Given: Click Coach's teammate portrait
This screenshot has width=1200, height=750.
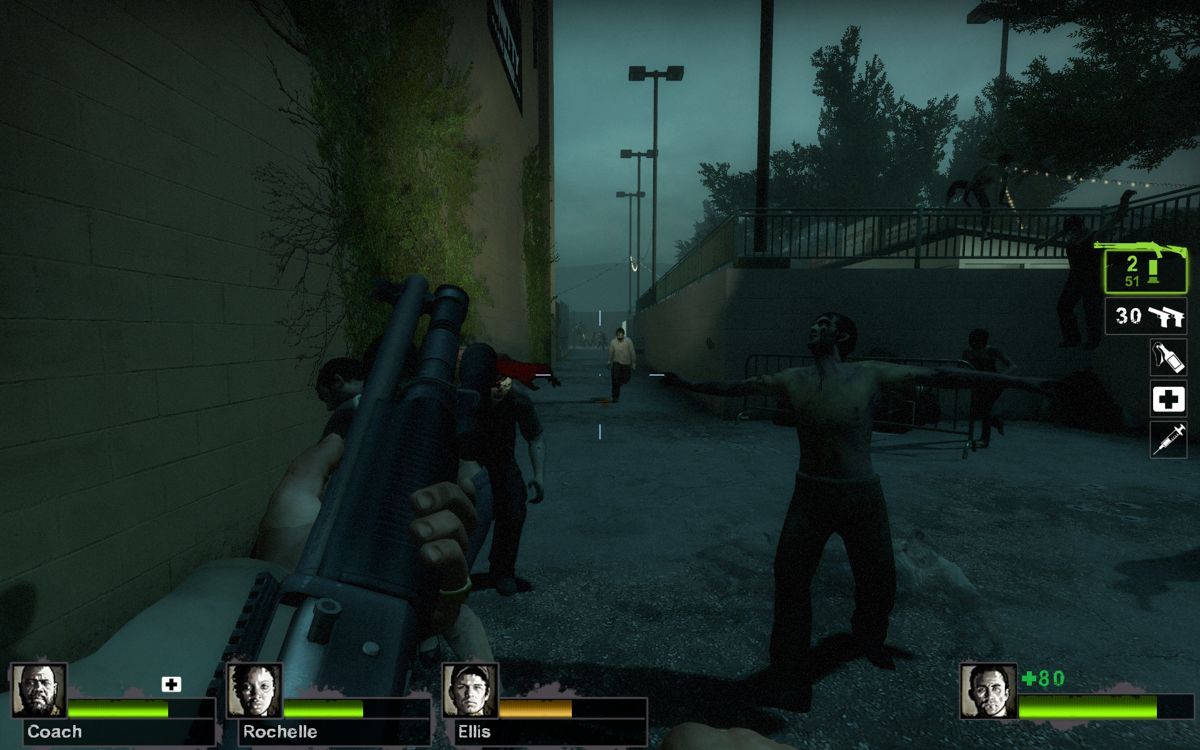Looking at the screenshot, I should 39,691.
